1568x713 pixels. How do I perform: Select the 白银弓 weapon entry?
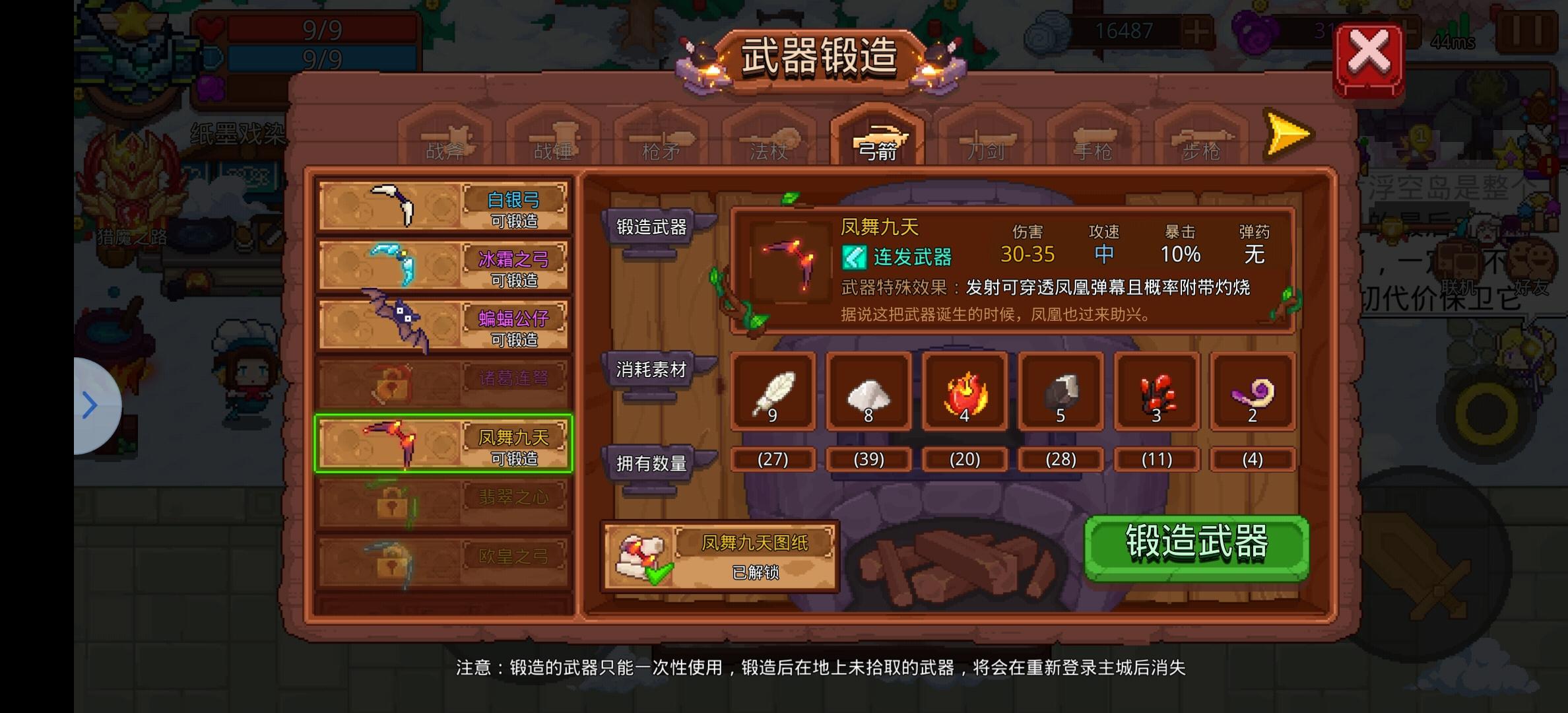442,206
